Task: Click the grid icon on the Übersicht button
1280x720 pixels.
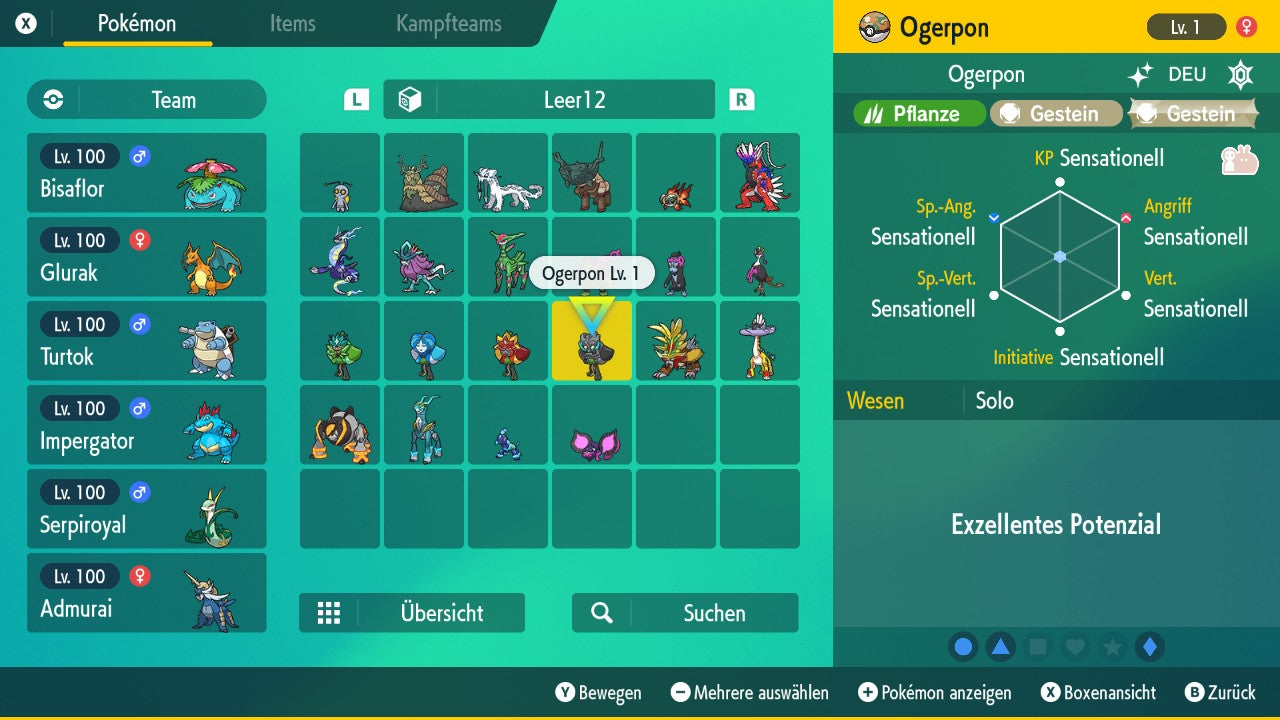Action: click(x=329, y=613)
